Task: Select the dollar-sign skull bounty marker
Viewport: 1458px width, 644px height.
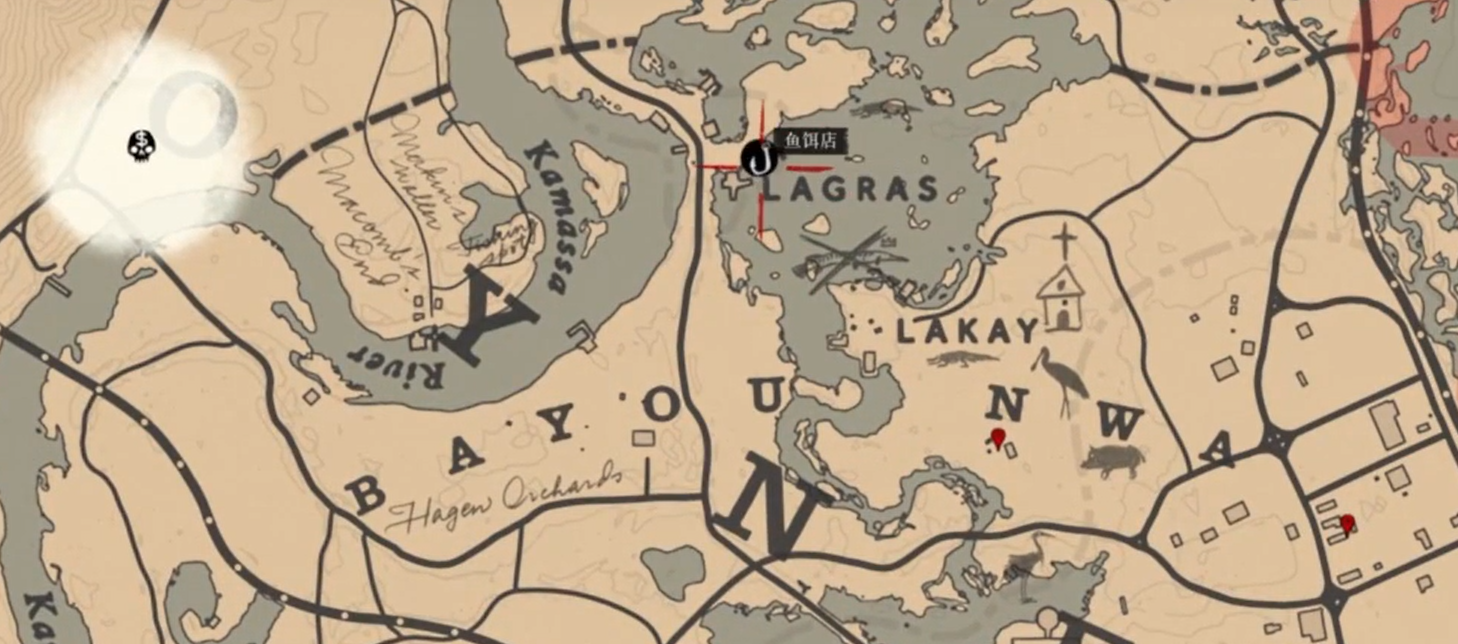Action: pyautogui.click(x=142, y=146)
